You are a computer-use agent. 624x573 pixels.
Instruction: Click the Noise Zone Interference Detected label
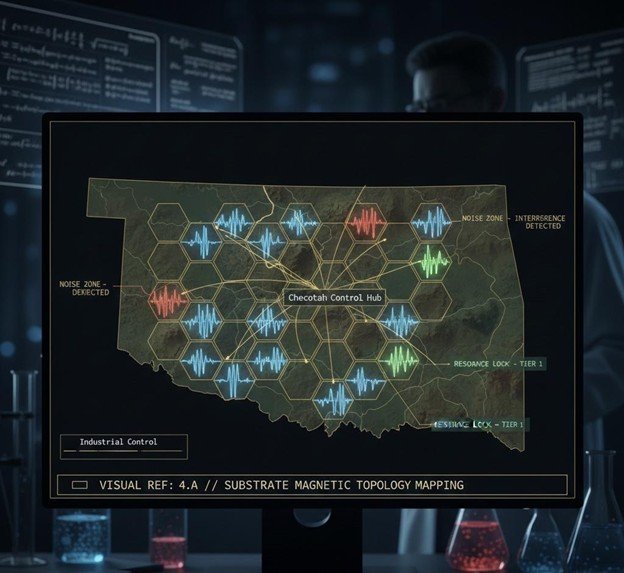[499, 222]
